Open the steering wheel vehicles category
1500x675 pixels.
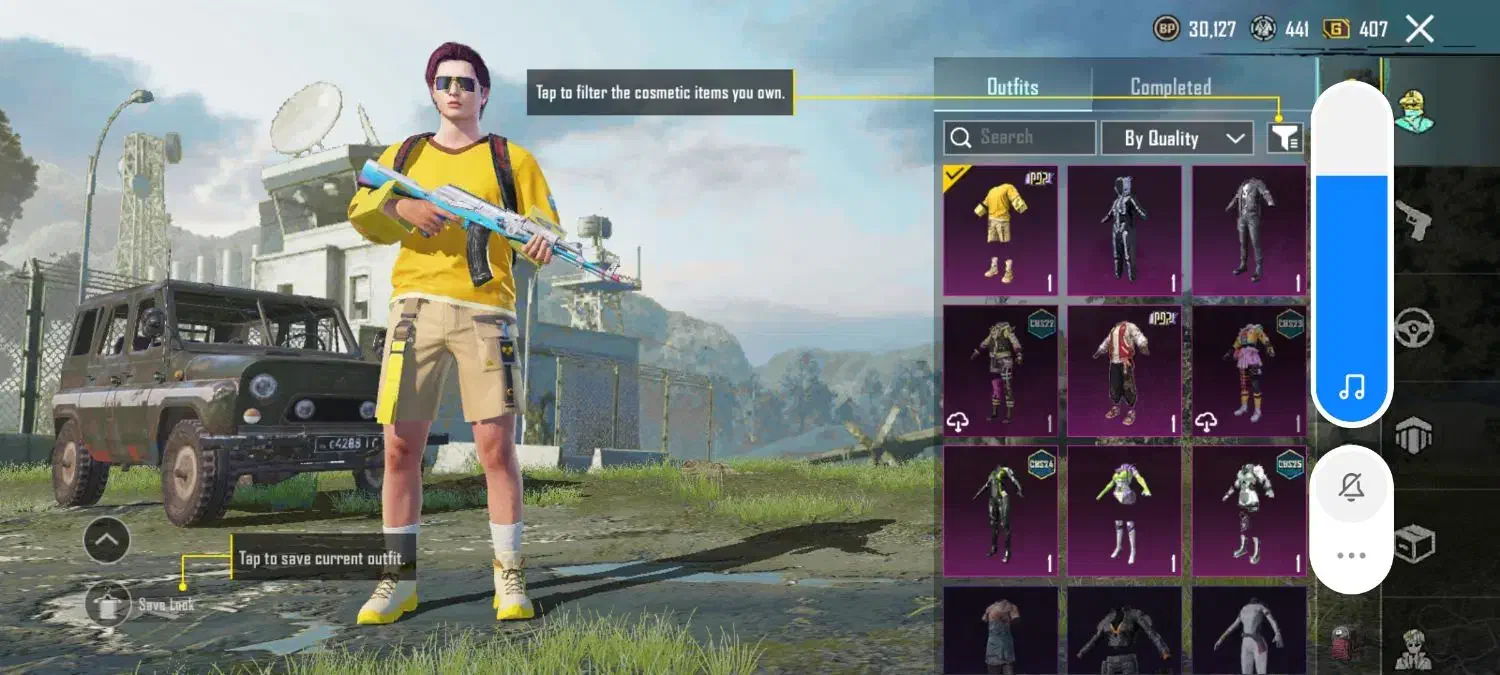click(1414, 327)
